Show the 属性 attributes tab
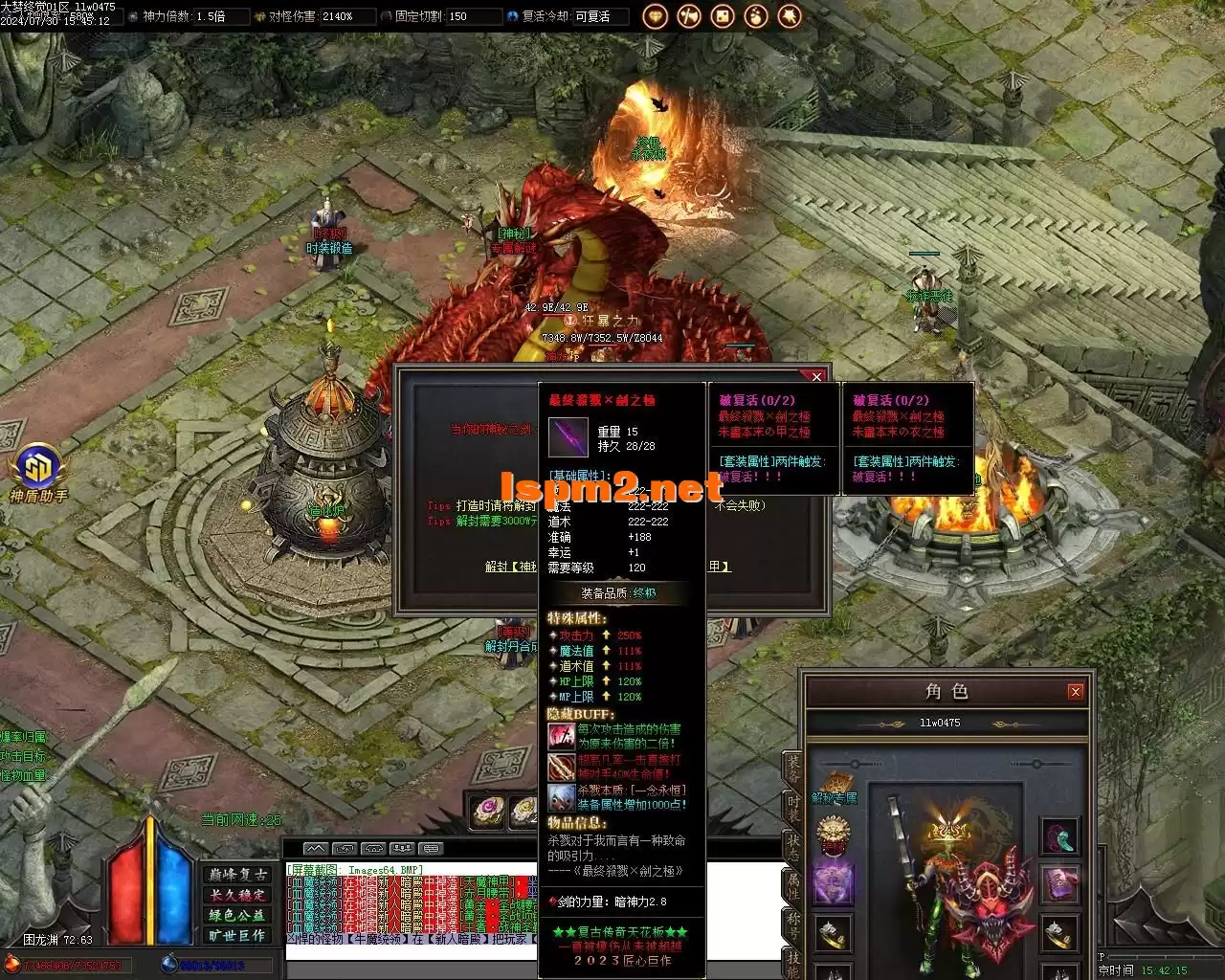The image size is (1225, 980). point(793,886)
